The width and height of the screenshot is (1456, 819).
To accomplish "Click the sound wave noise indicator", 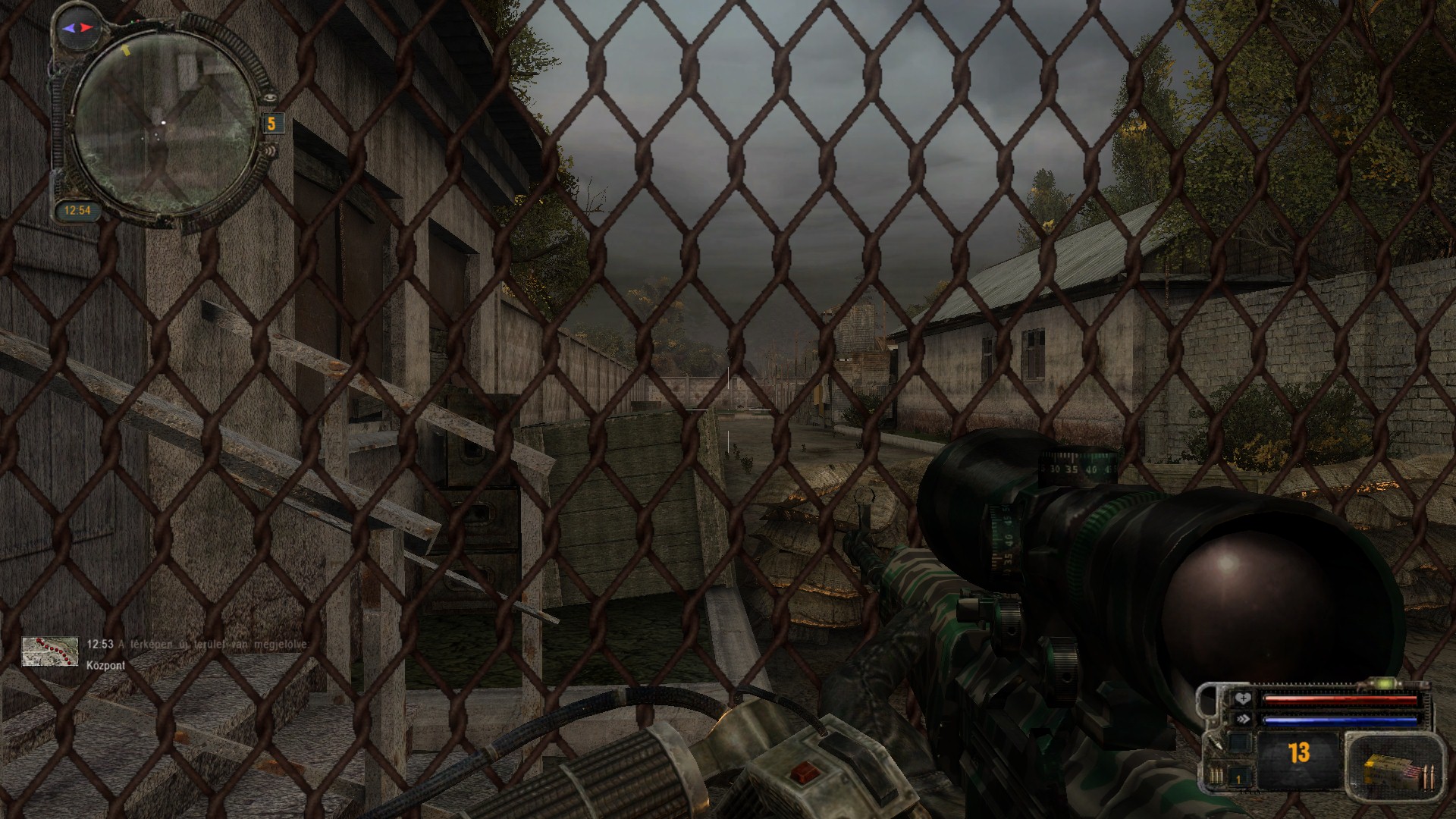I will 269,149.
